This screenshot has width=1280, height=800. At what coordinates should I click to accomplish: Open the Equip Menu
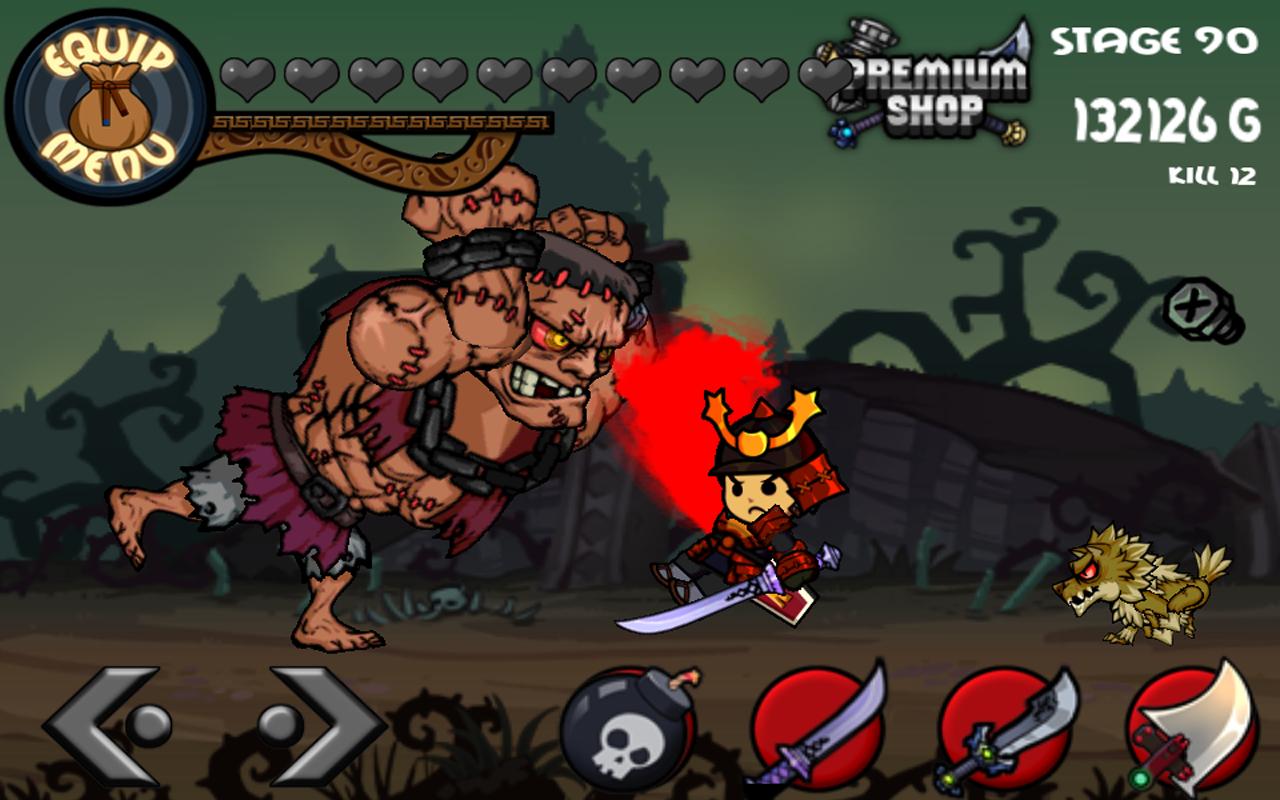(108, 106)
